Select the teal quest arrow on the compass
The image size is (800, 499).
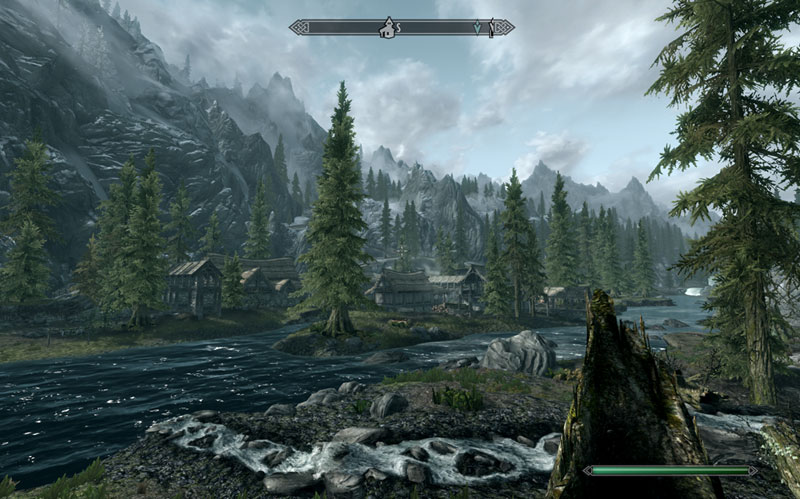(477, 28)
